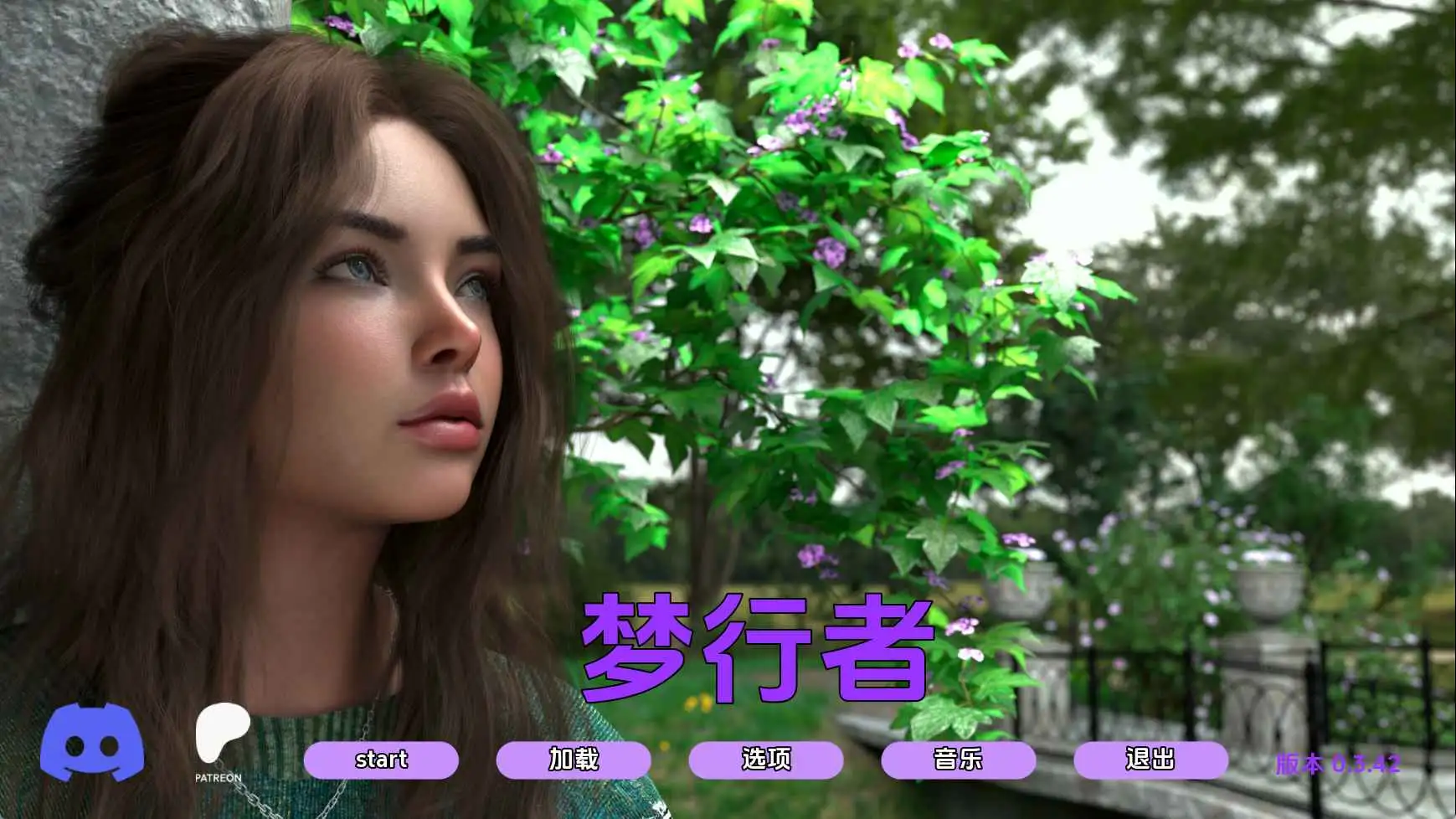This screenshot has width=1456, height=819.
Task: Begin a new game with start
Action: (x=382, y=760)
